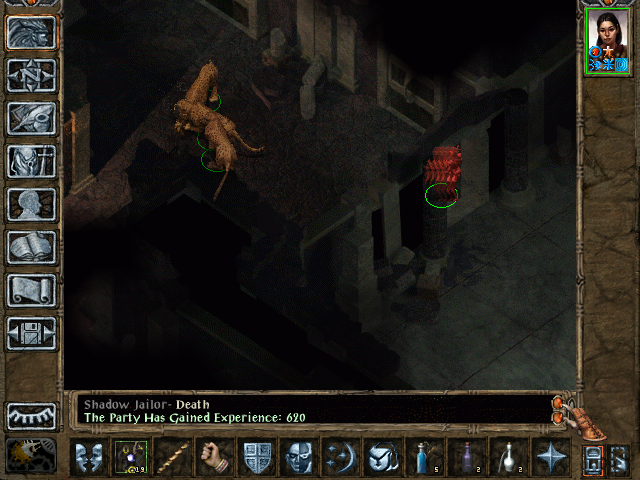This screenshot has height=480, width=640.
Task: Open the journal with the quill icon
Action: tap(31, 118)
